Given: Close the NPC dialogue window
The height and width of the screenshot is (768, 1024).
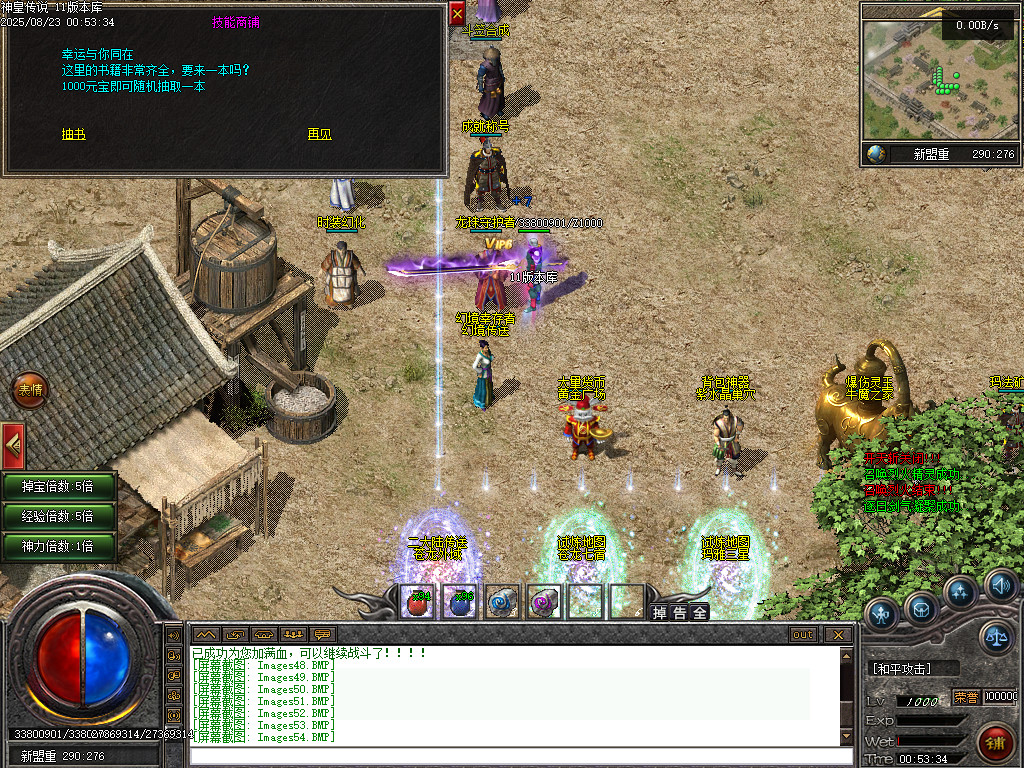Looking at the screenshot, I should point(457,13).
